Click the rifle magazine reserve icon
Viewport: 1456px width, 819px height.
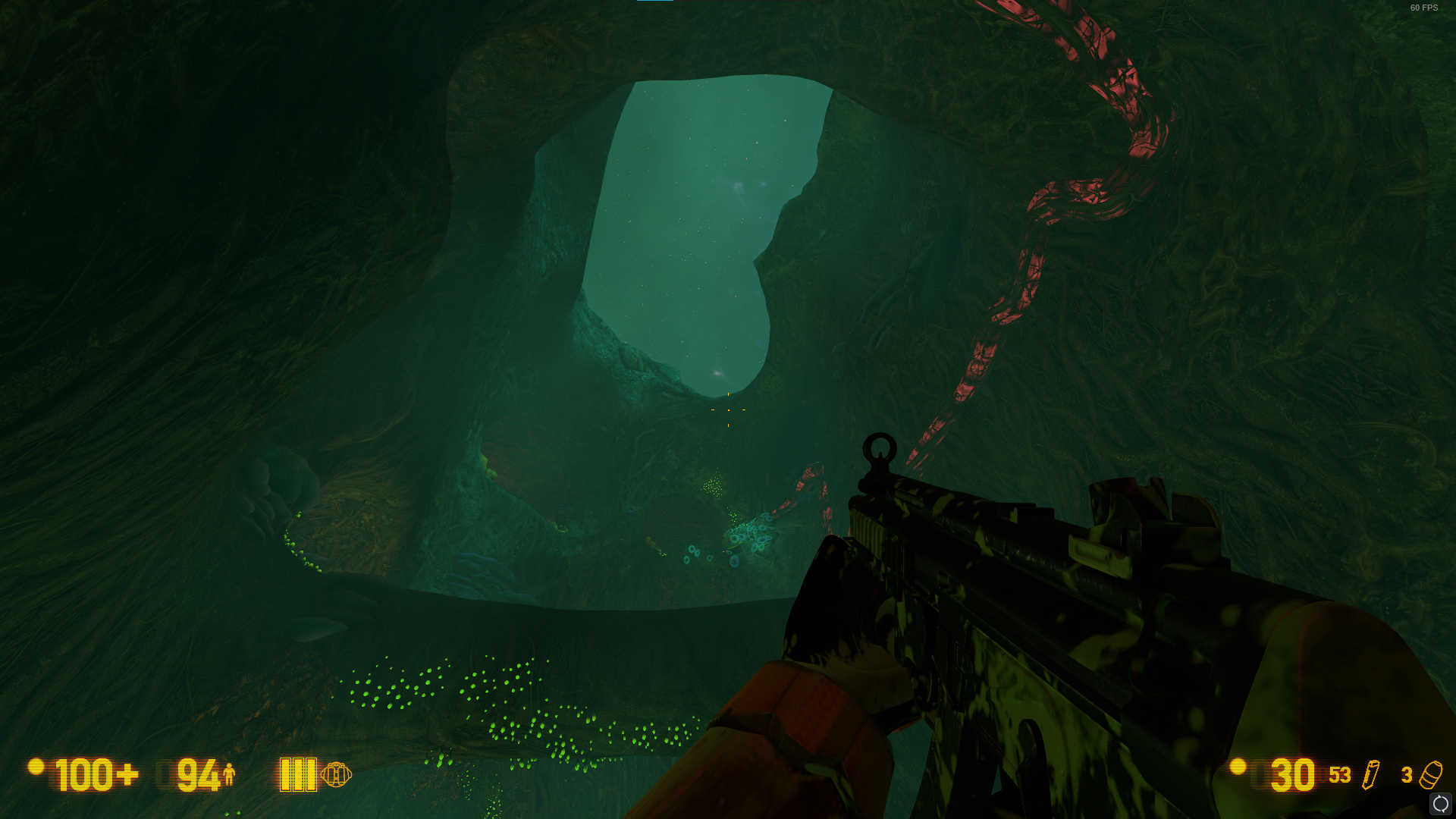(1371, 775)
